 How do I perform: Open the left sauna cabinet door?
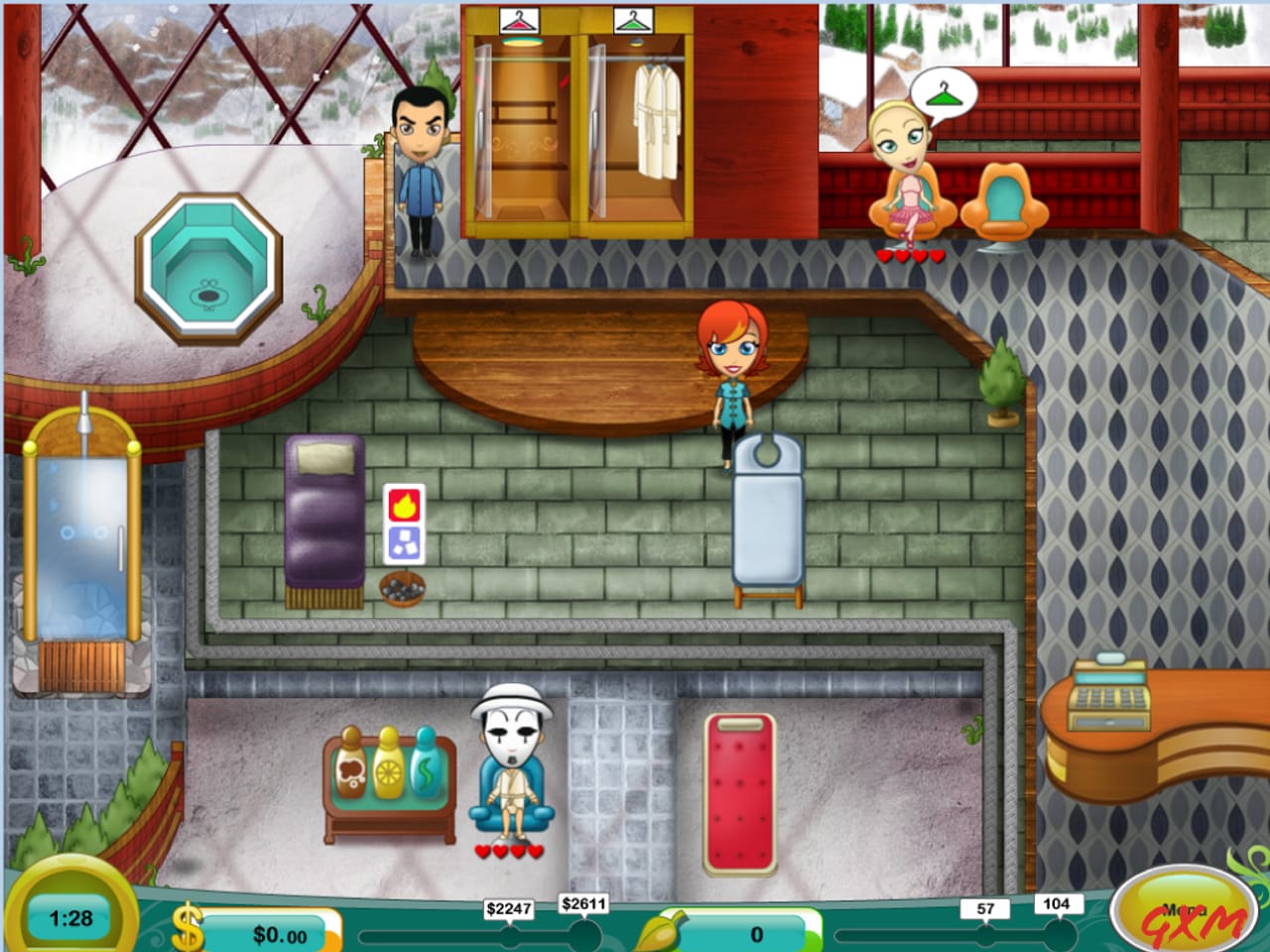point(519,129)
